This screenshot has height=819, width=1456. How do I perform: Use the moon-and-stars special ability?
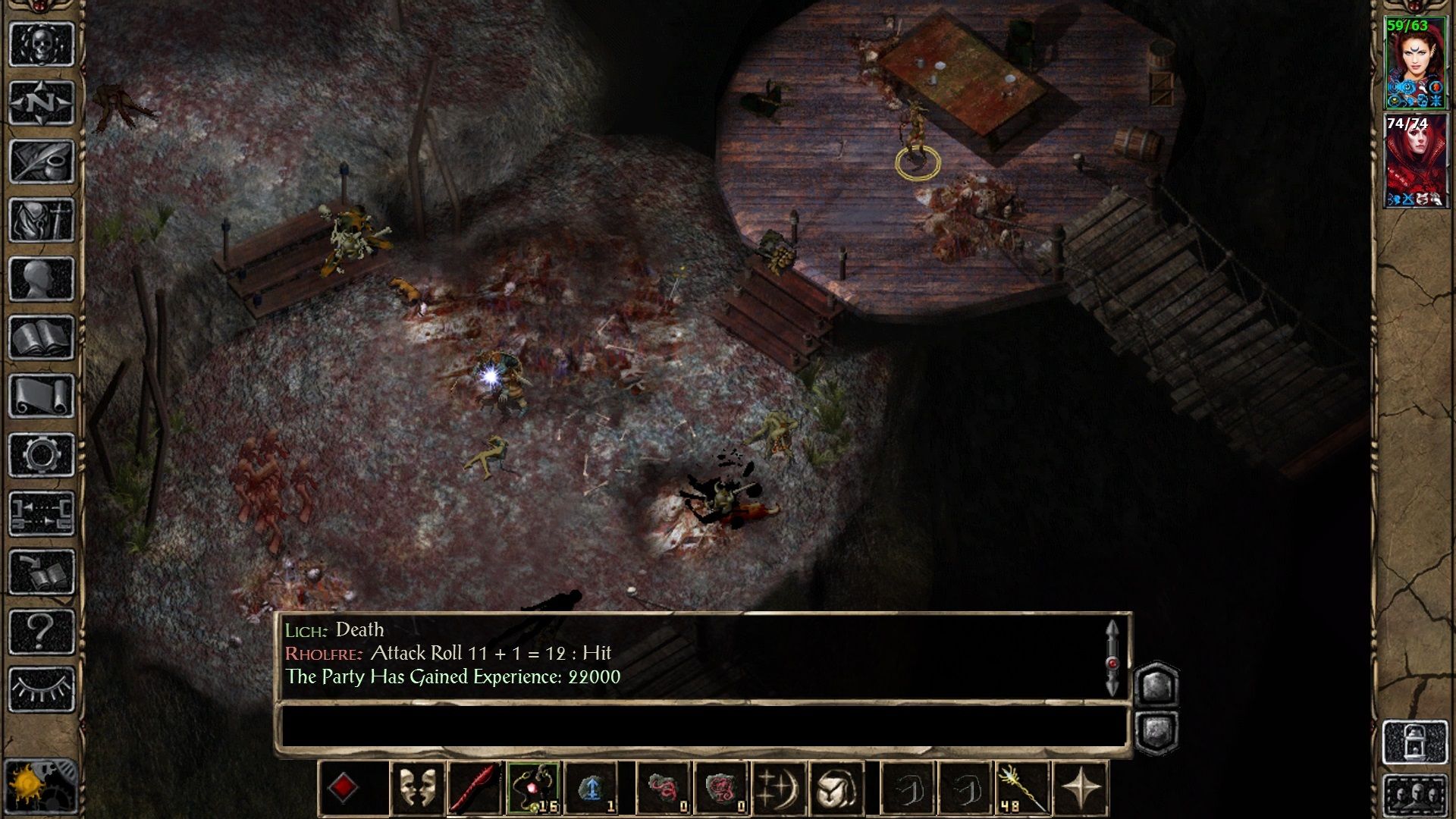779,789
